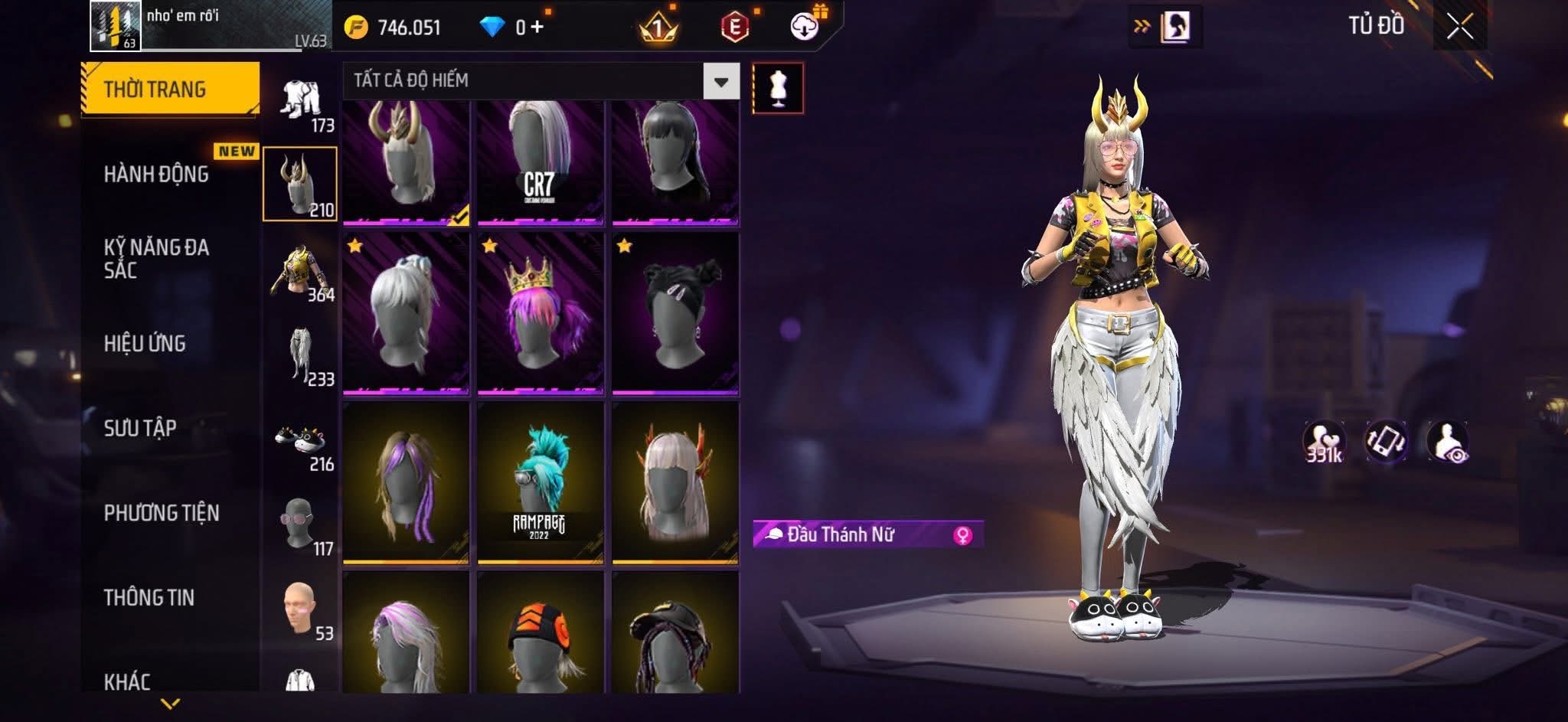Open the shoes category with cow slippers
This screenshot has width=1568, height=722.
coord(301,443)
